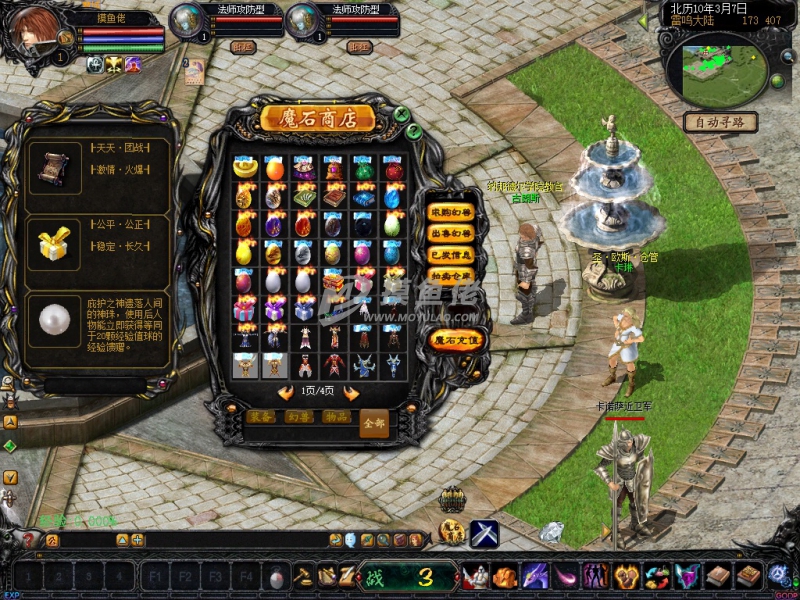This screenshot has height=600, width=800.
Task: Go to the next shop page
Action: (x=352, y=392)
